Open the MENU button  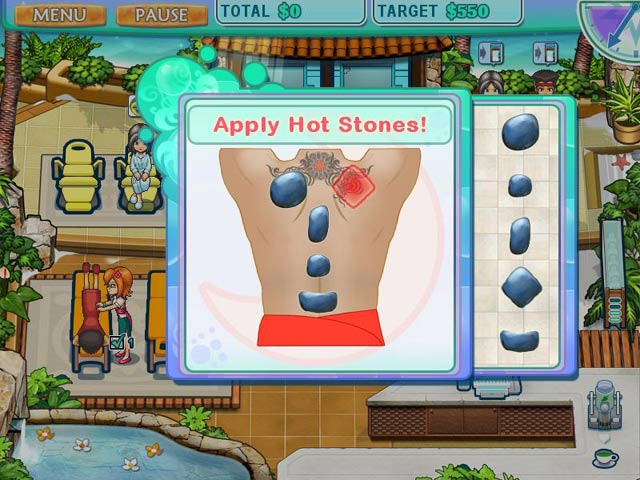60,15
